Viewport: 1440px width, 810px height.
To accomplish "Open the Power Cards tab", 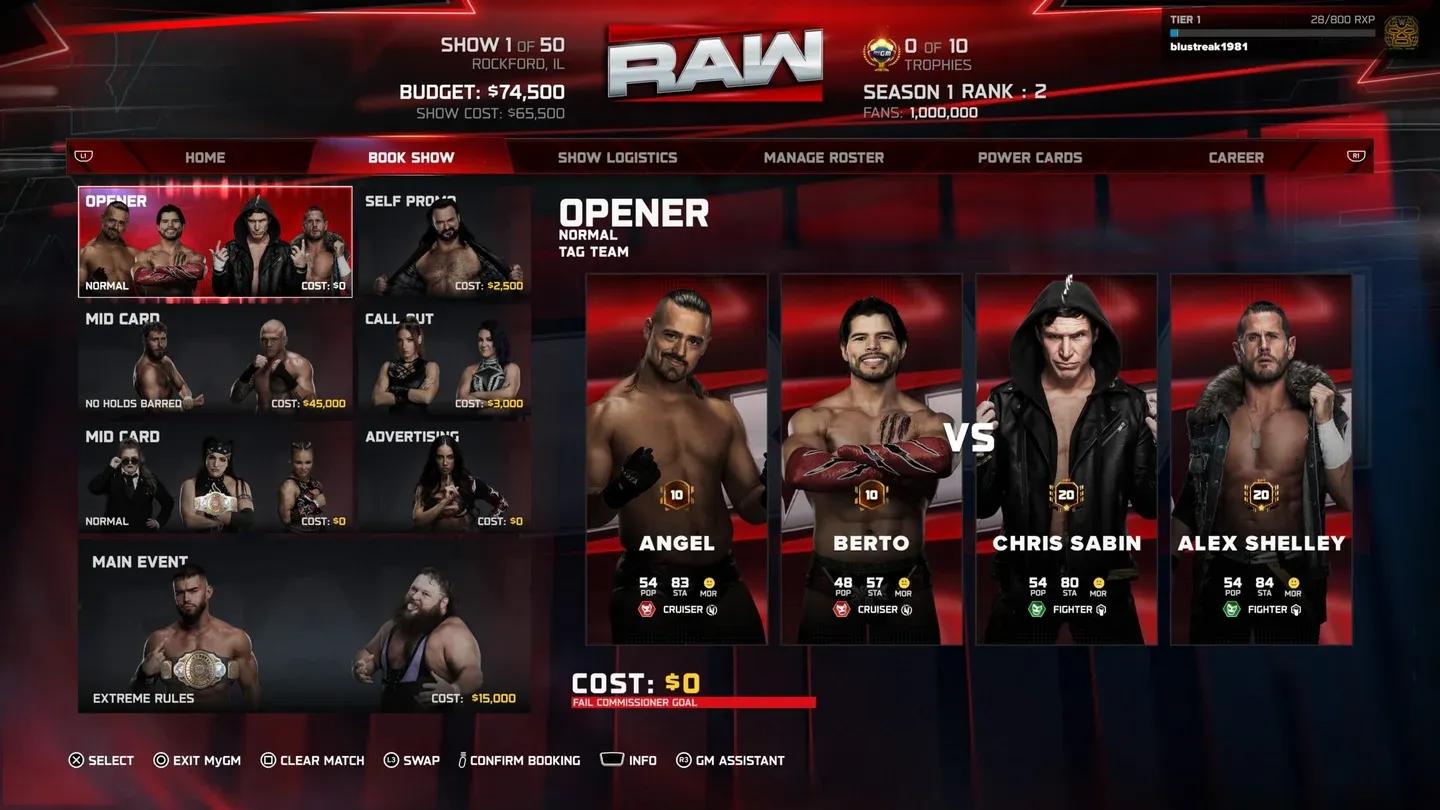I will click(x=1029, y=157).
